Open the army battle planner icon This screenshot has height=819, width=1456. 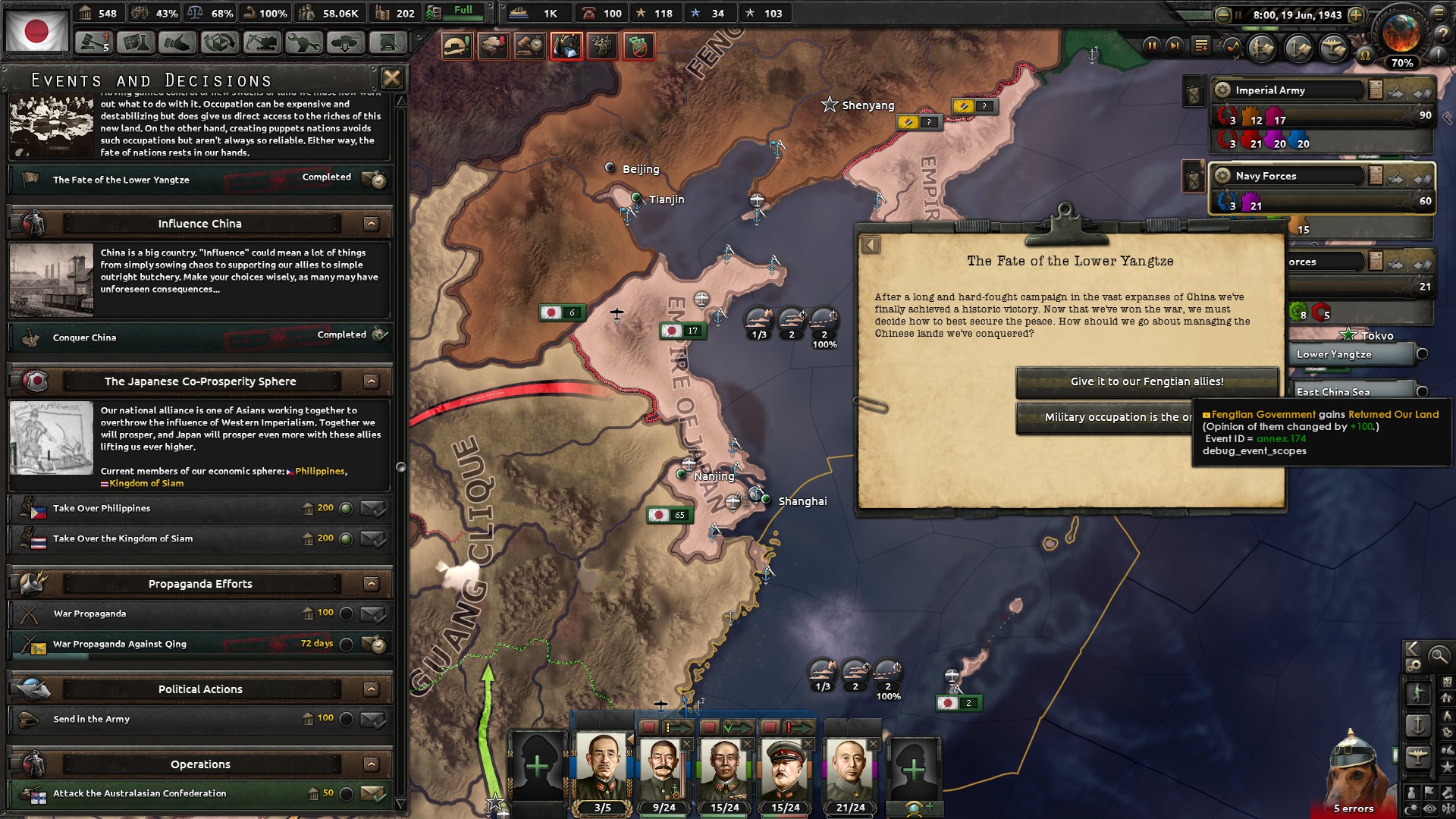point(1263,47)
